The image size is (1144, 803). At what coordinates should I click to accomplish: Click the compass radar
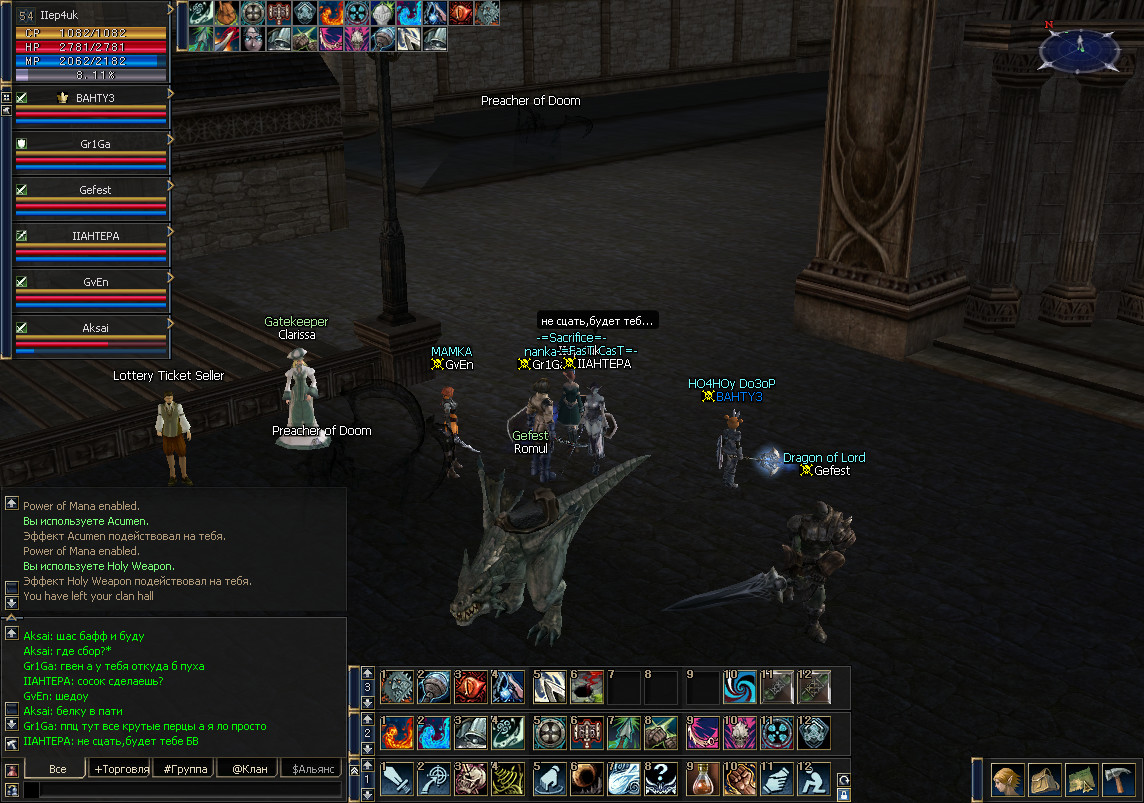[x=1079, y=47]
